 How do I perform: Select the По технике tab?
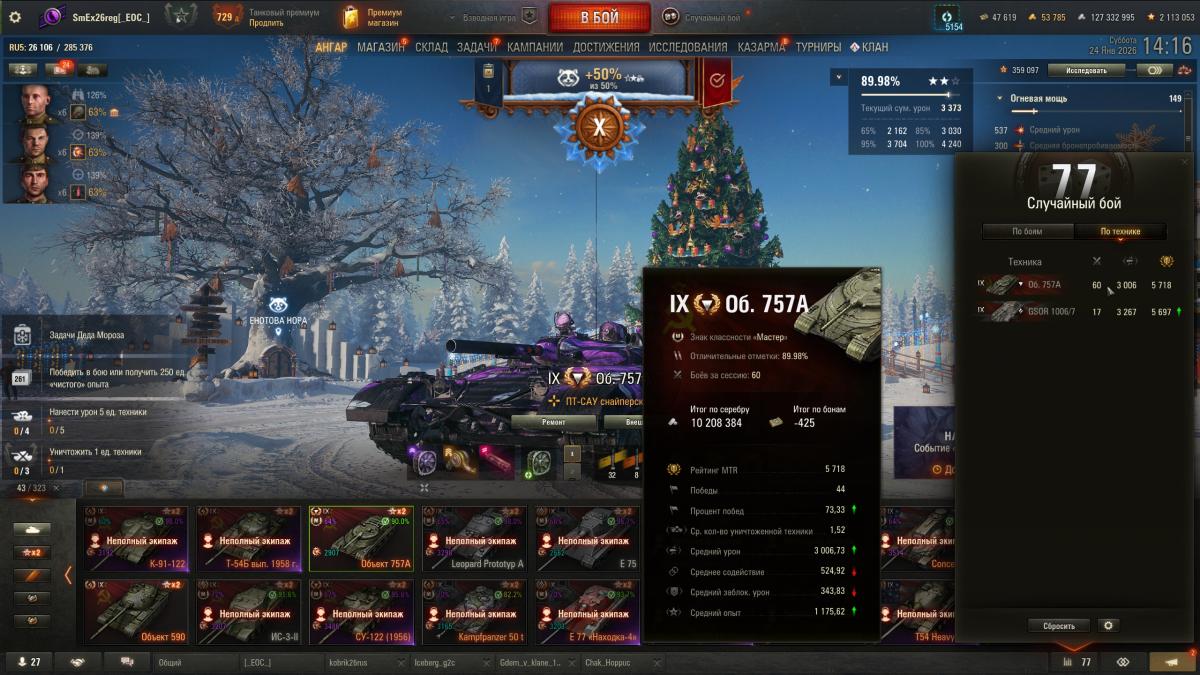(x=1119, y=231)
